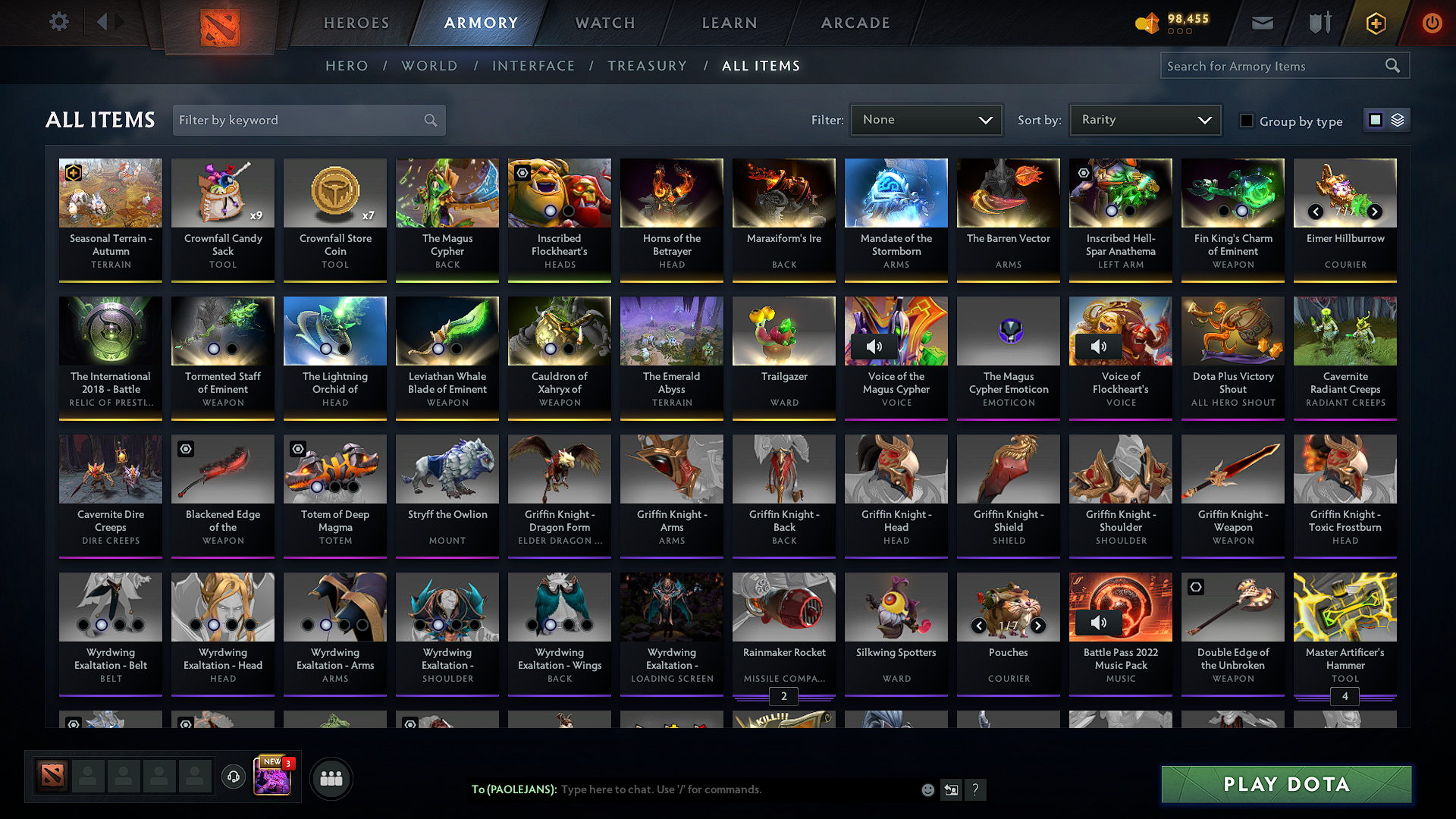Show next Pouches style with right chevron
This screenshot has width=1456, height=819.
click(1038, 626)
